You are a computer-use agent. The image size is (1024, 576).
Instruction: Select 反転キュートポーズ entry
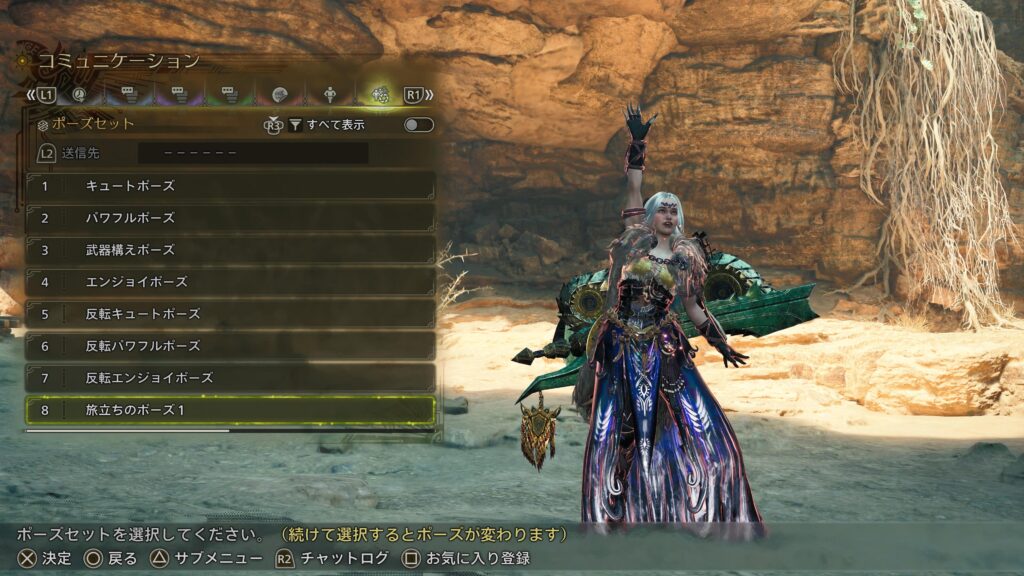click(x=230, y=313)
